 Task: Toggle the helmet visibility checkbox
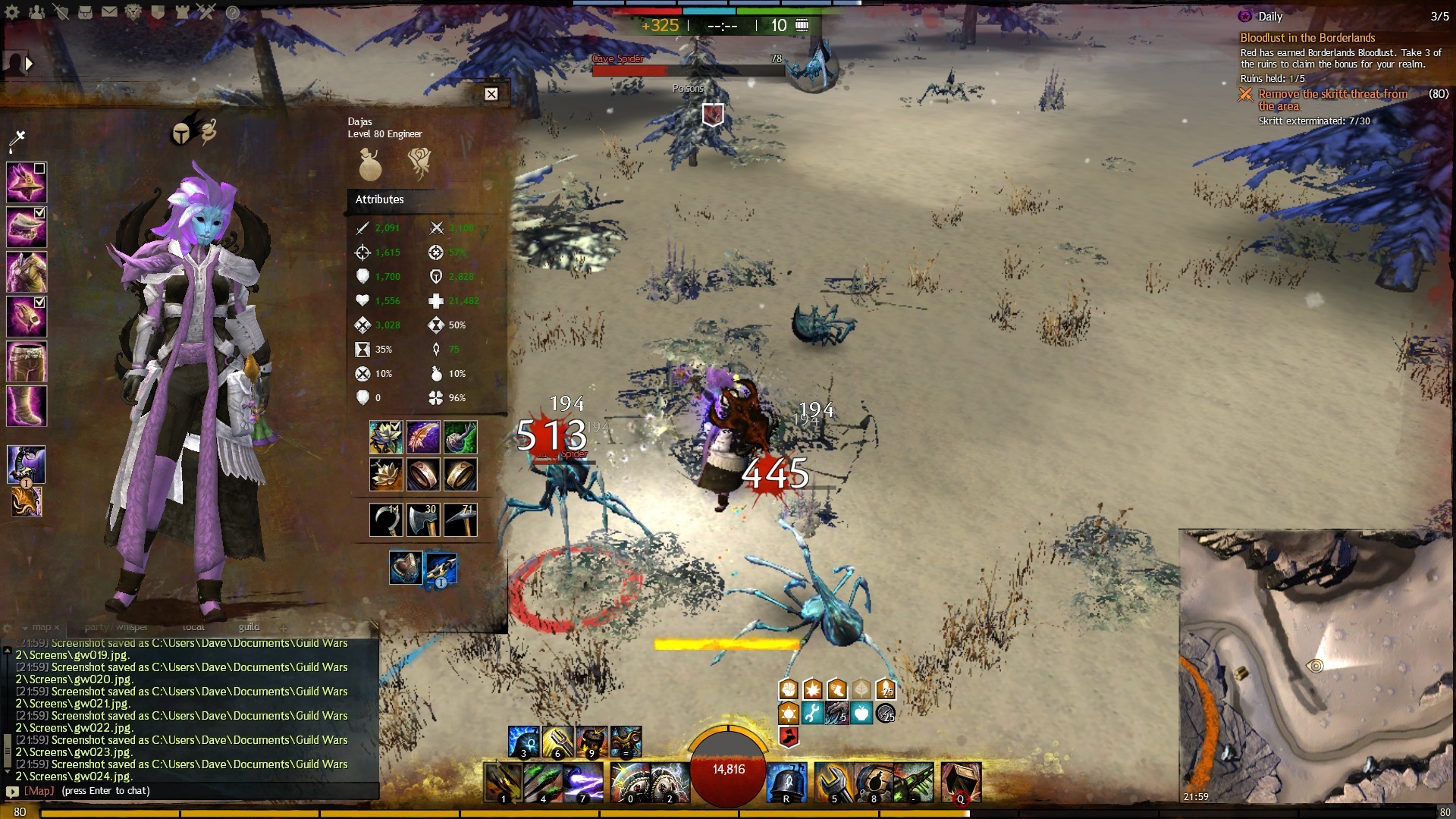pos(39,168)
